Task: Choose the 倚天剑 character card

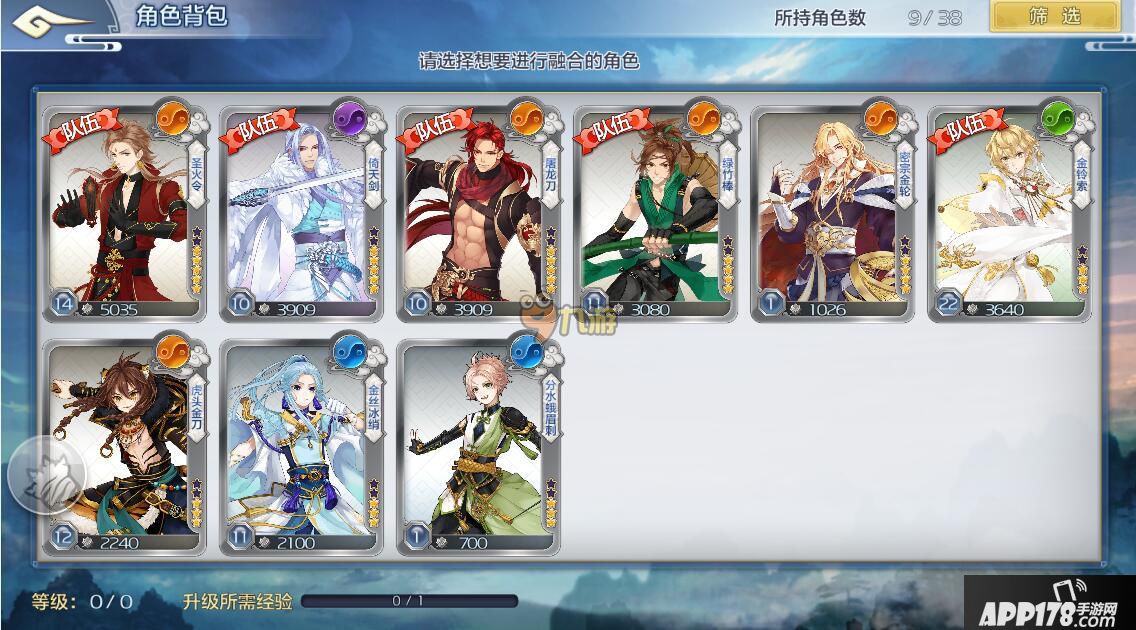Action: (301, 213)
